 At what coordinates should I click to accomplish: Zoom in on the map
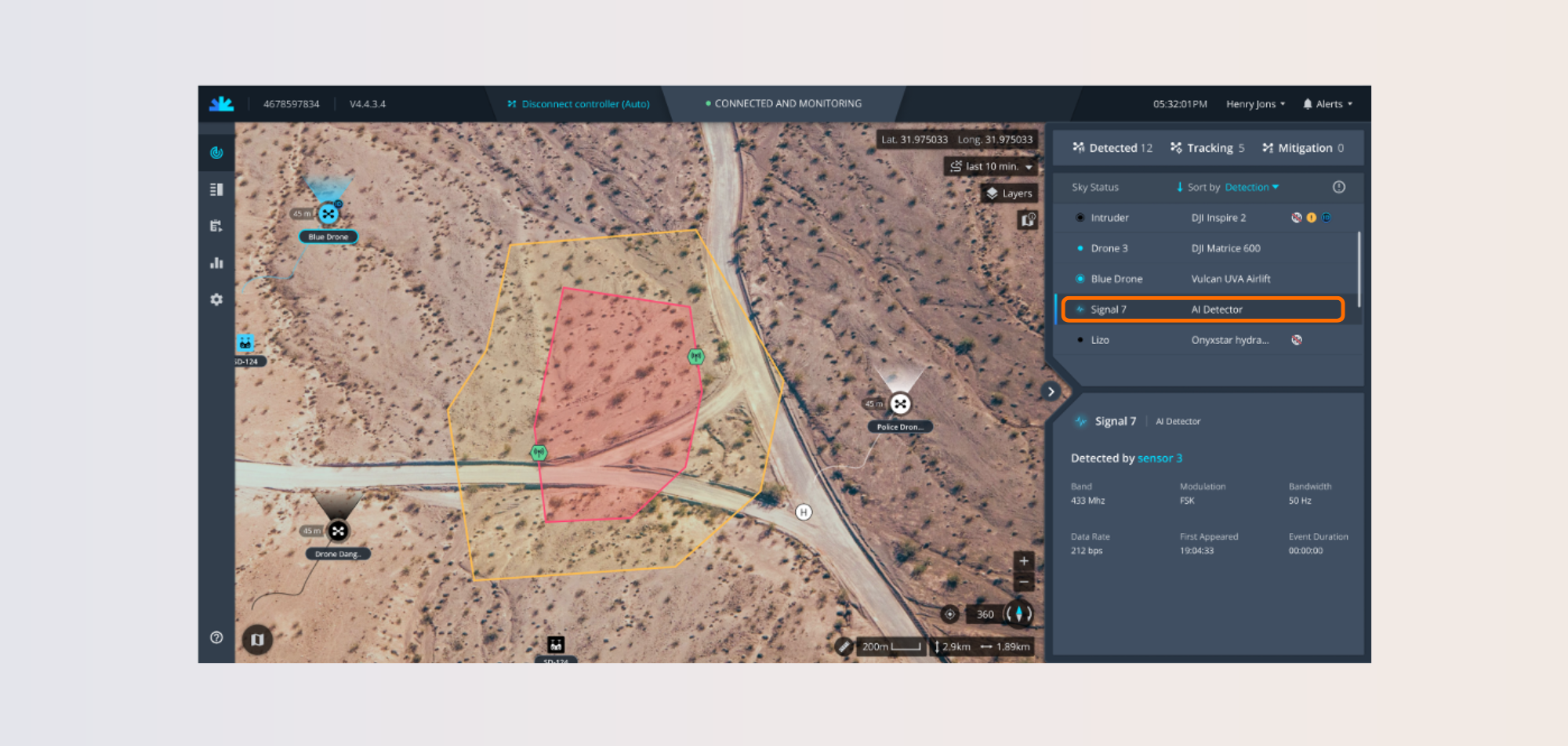(1024, 561)
